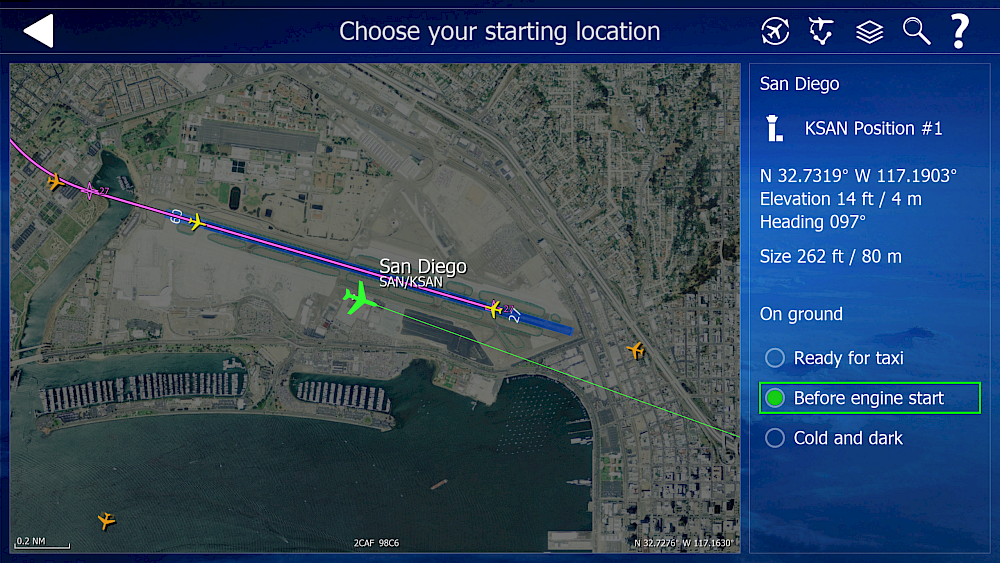This screenshot has height=563, width=1000.
Task: Select the Cold and dark option
Action: (775, 438)
